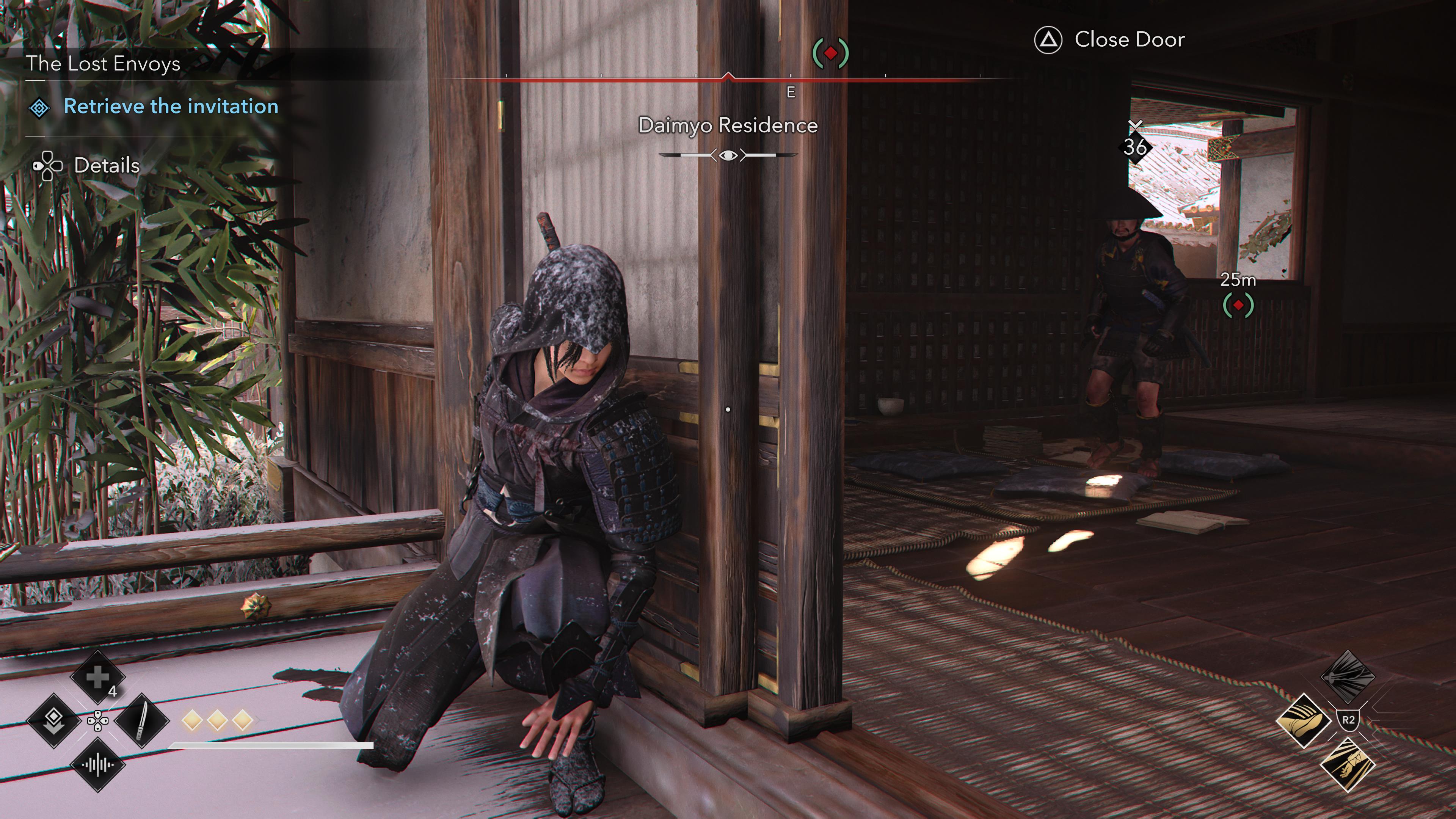Click the Daimyo Residence eye detection indicator
The image size is (1456, 819).
coord(728,155)
